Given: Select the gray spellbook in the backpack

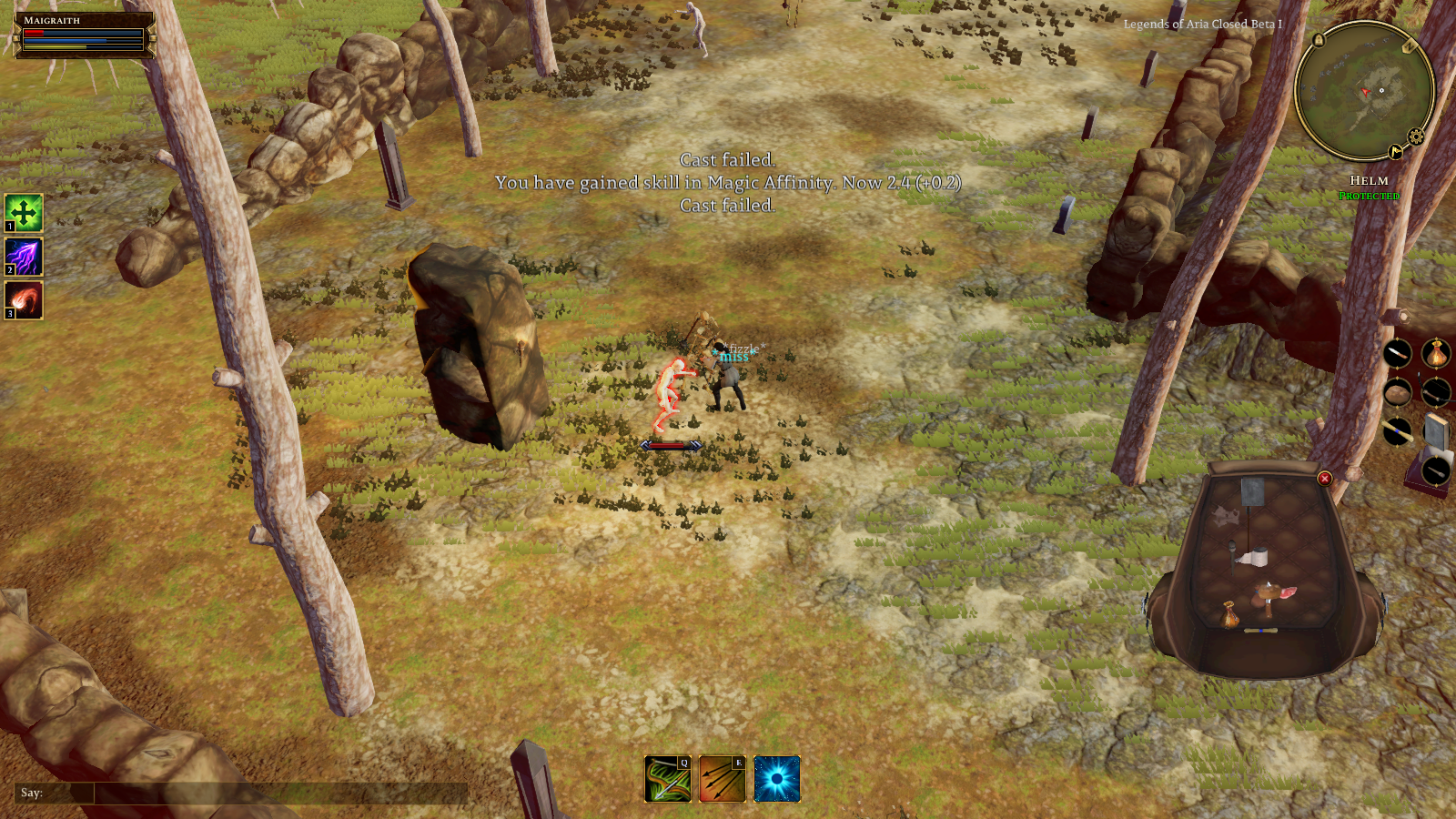Looking at the screenshot, I should click(1252, 492).
